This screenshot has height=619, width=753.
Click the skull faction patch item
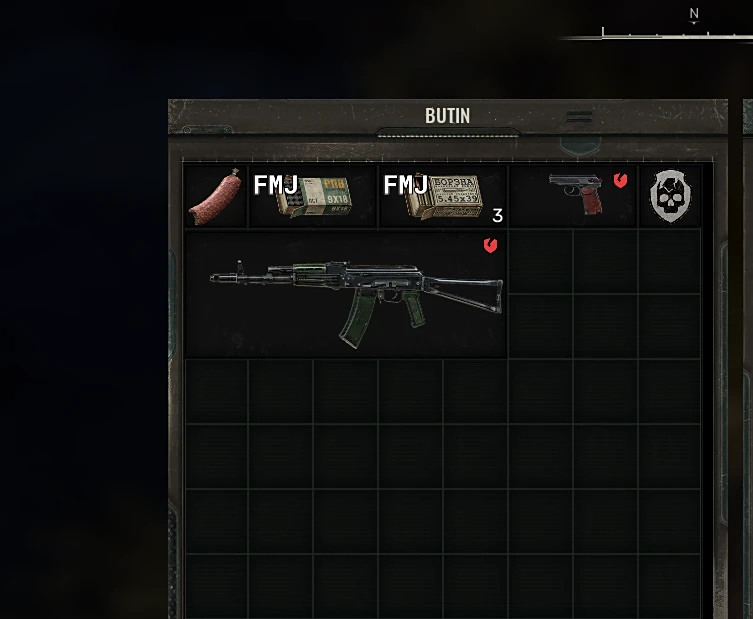pos(669,196)
